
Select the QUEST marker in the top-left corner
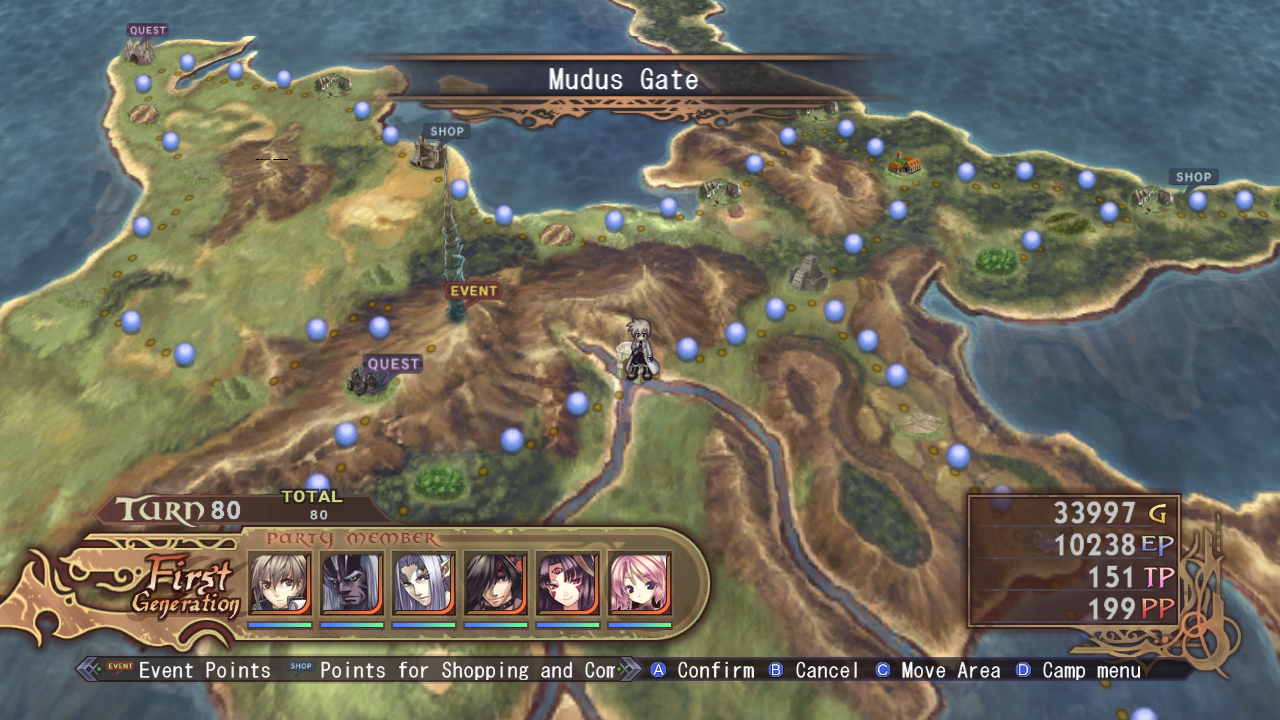point(146,30)
